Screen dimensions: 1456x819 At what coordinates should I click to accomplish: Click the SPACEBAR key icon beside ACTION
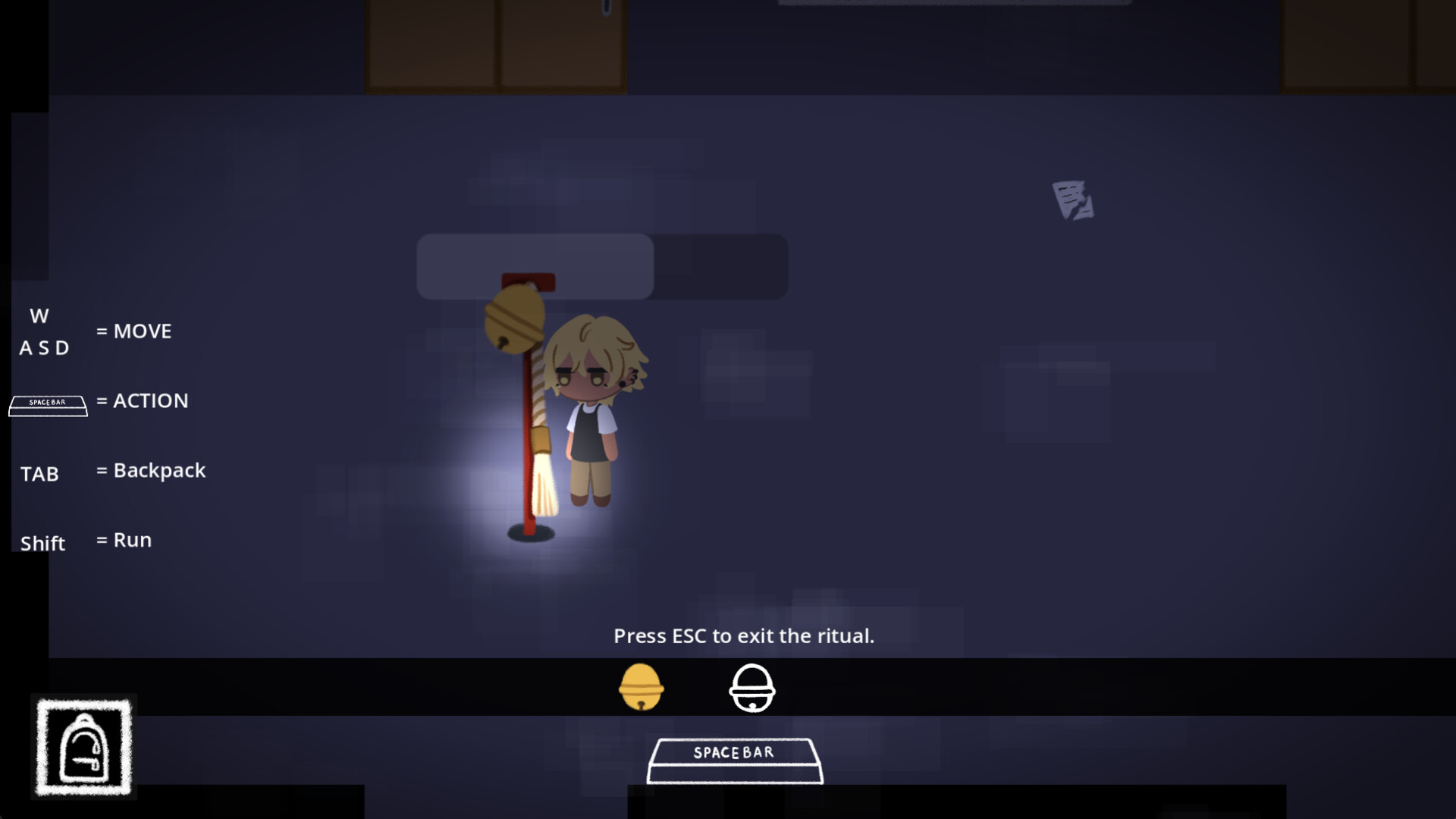[48, 405]
